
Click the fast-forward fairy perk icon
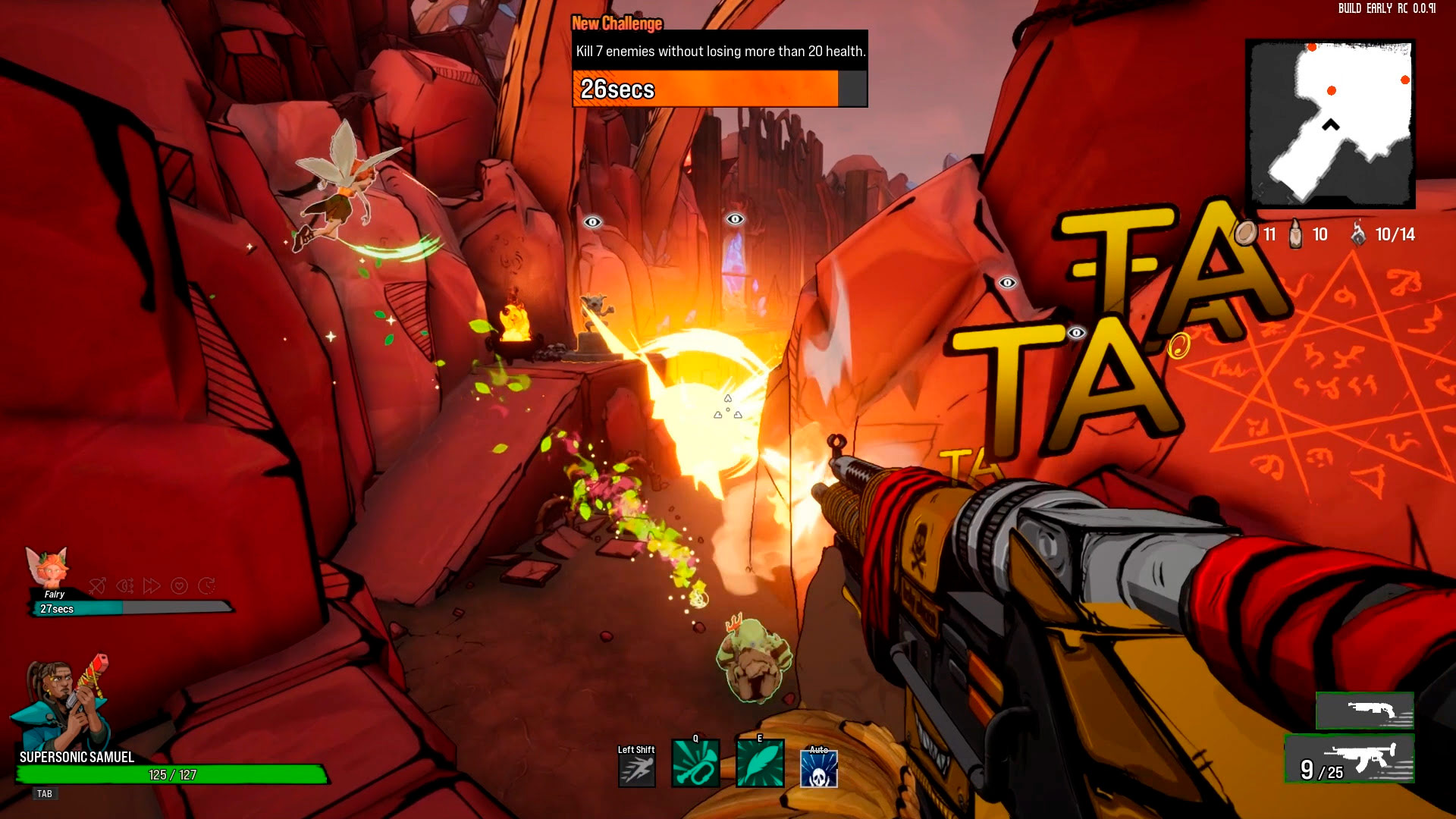152,585
